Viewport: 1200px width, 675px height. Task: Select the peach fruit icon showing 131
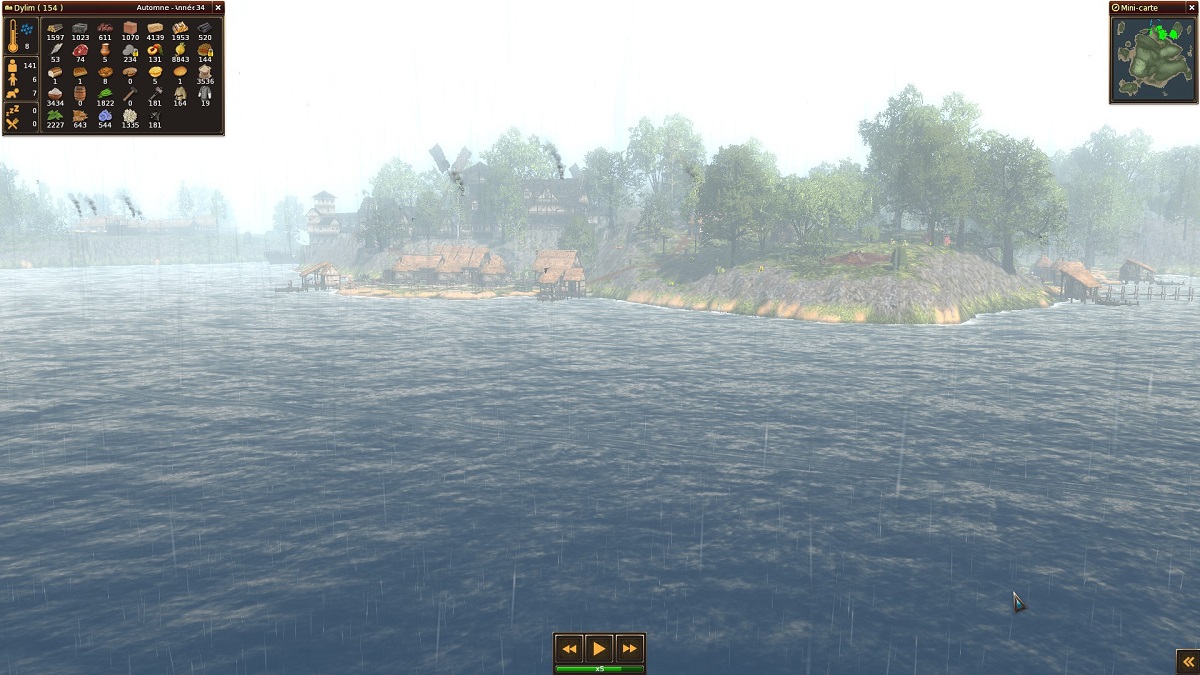coord(155,50)
